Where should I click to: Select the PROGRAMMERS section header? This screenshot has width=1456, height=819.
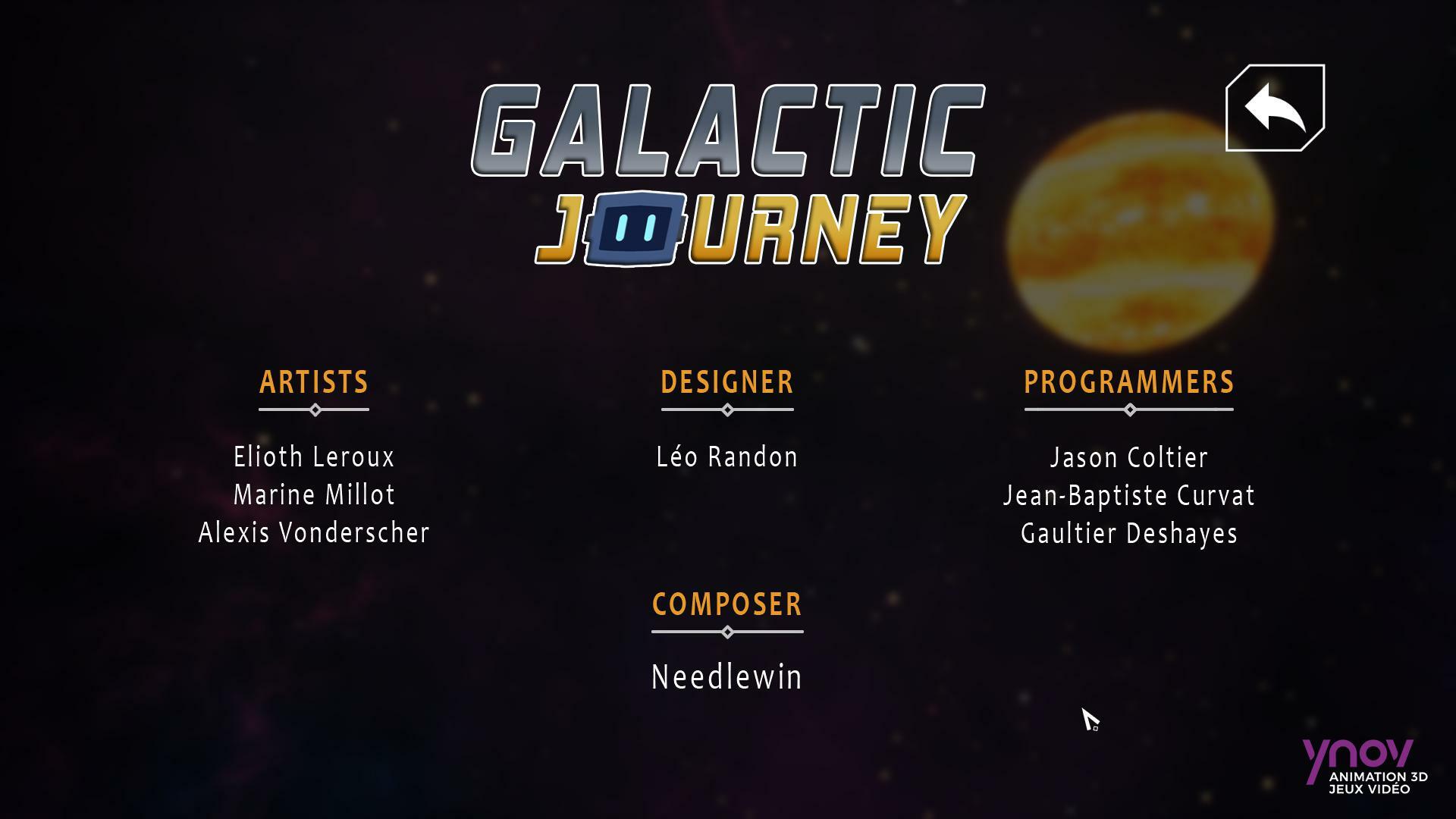1129,383
